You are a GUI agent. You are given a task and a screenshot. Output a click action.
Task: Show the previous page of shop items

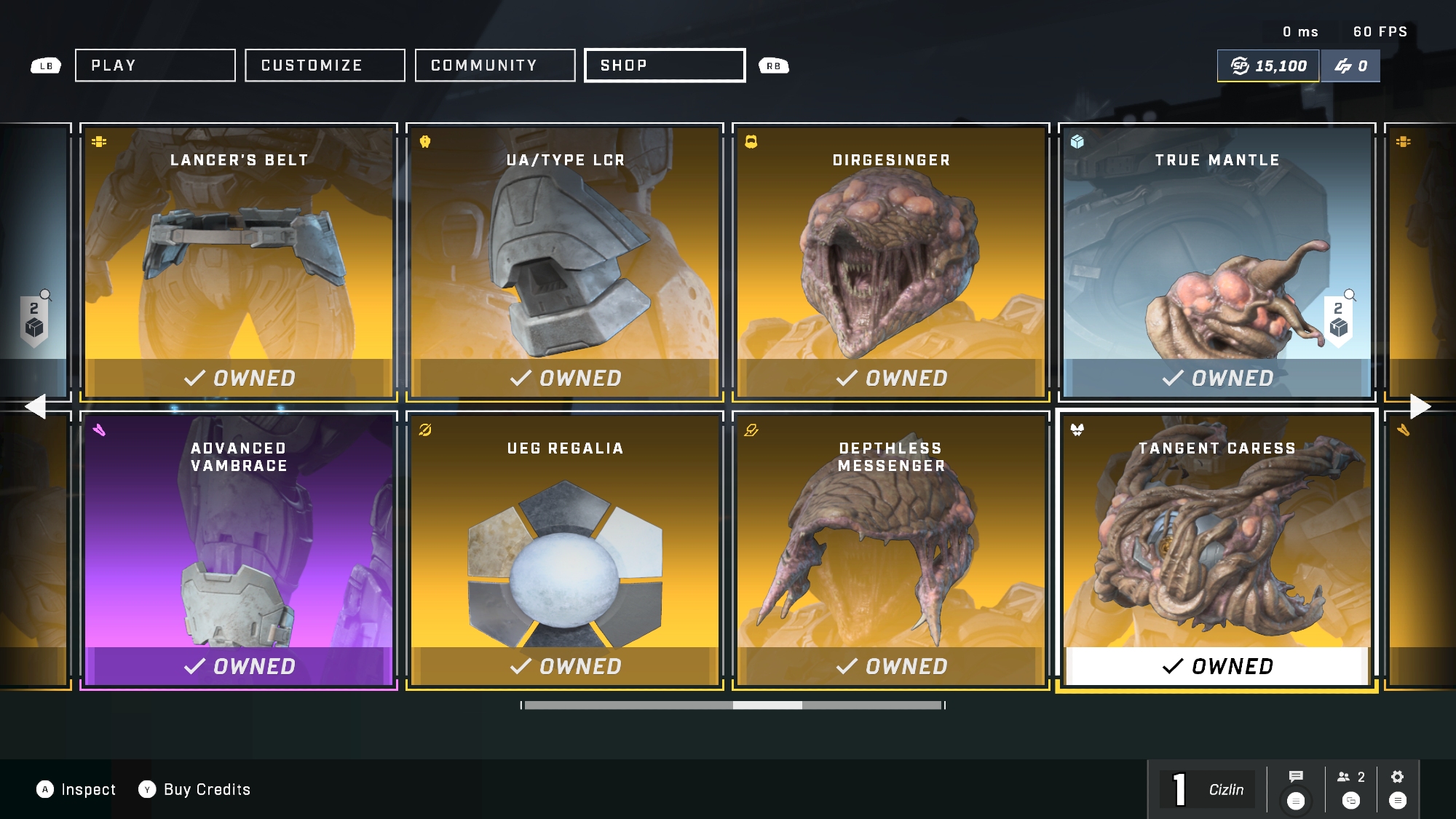coord(35,406)
